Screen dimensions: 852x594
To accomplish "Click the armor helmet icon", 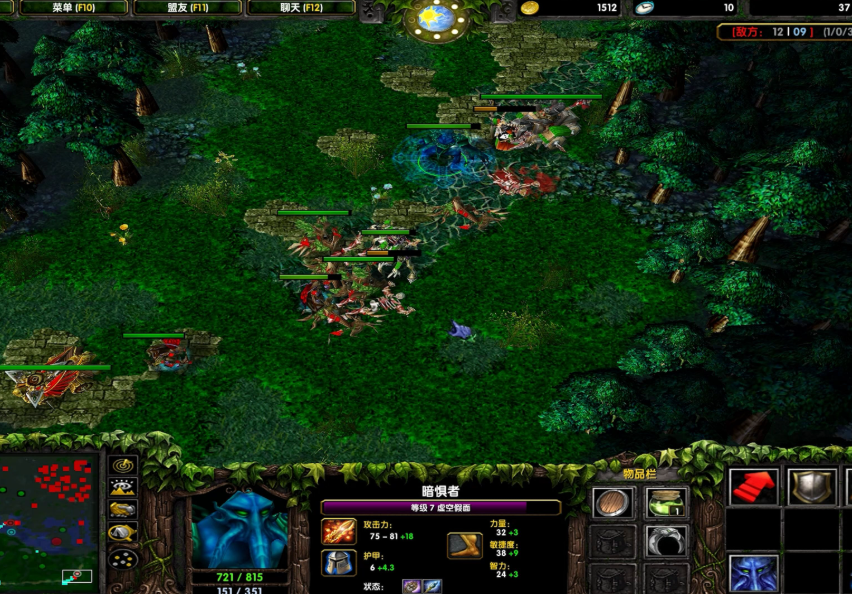I will pyautogui.click(x=339, y=563).
